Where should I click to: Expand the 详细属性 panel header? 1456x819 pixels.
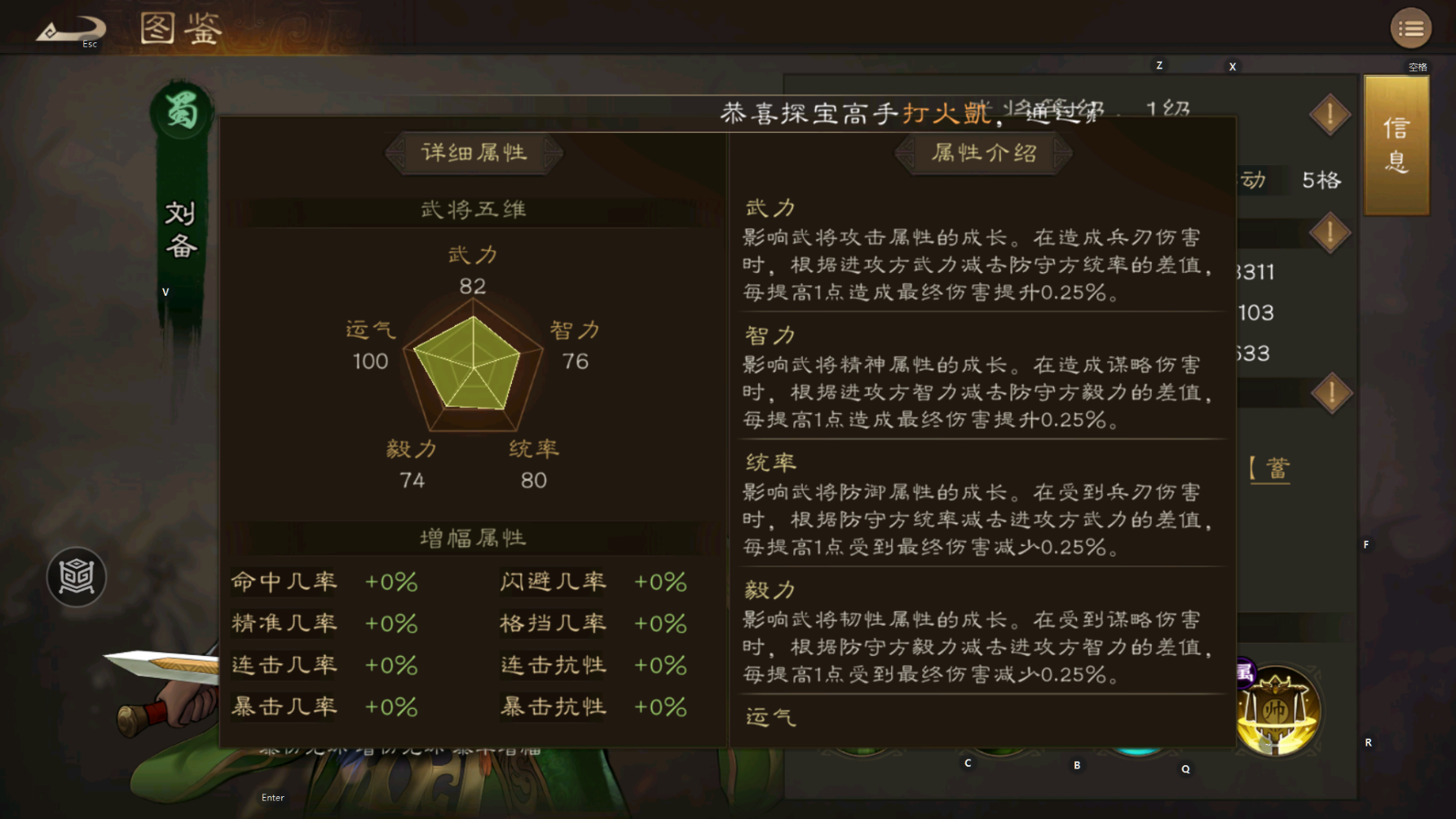[x=474, y=153]
